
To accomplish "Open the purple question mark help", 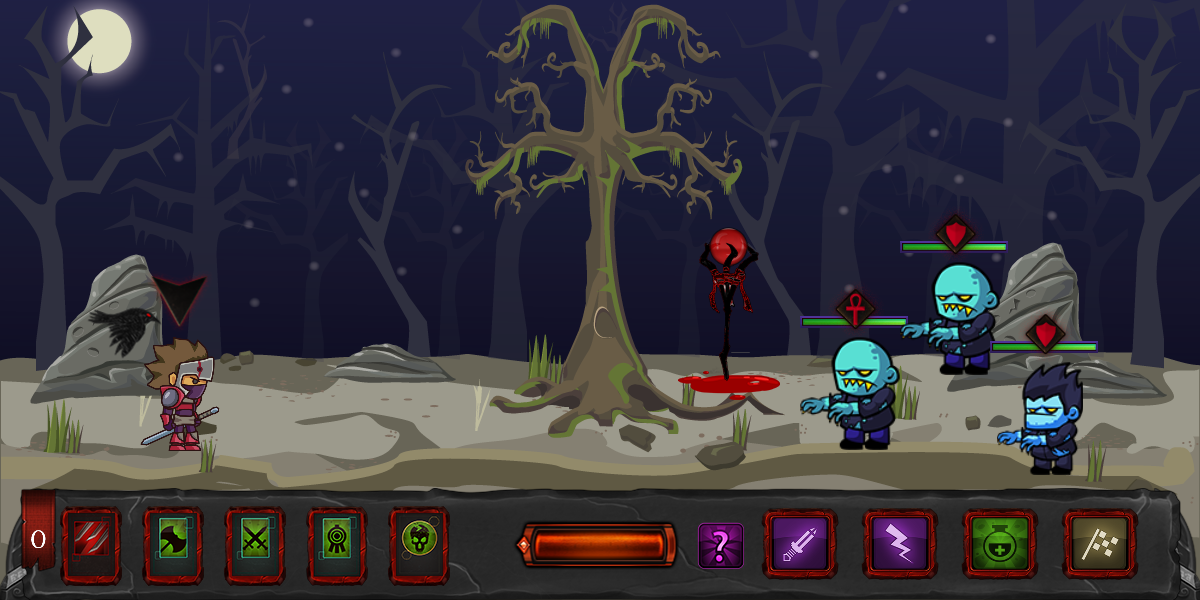I will (x=720, y=546).
